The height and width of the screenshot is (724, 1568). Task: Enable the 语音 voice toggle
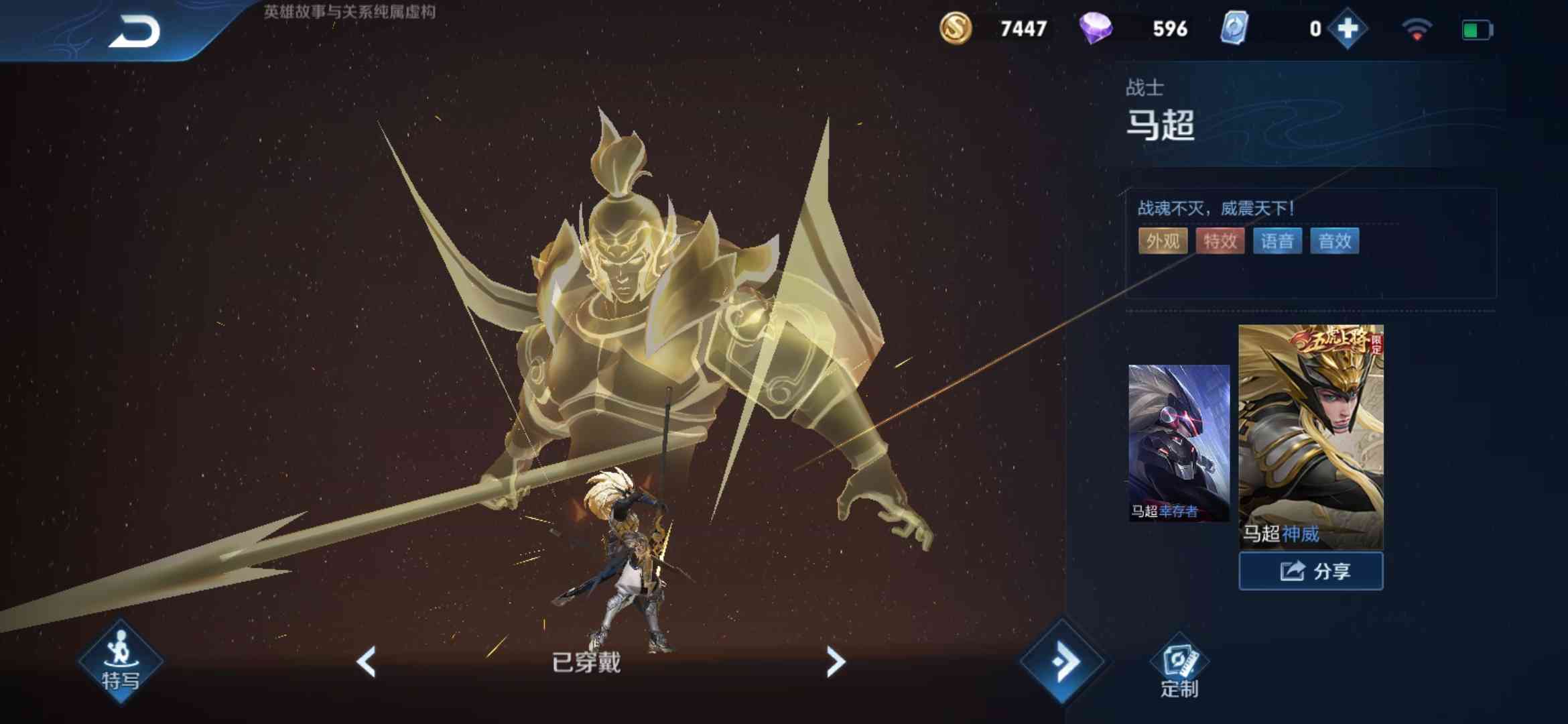(1277, 241)
